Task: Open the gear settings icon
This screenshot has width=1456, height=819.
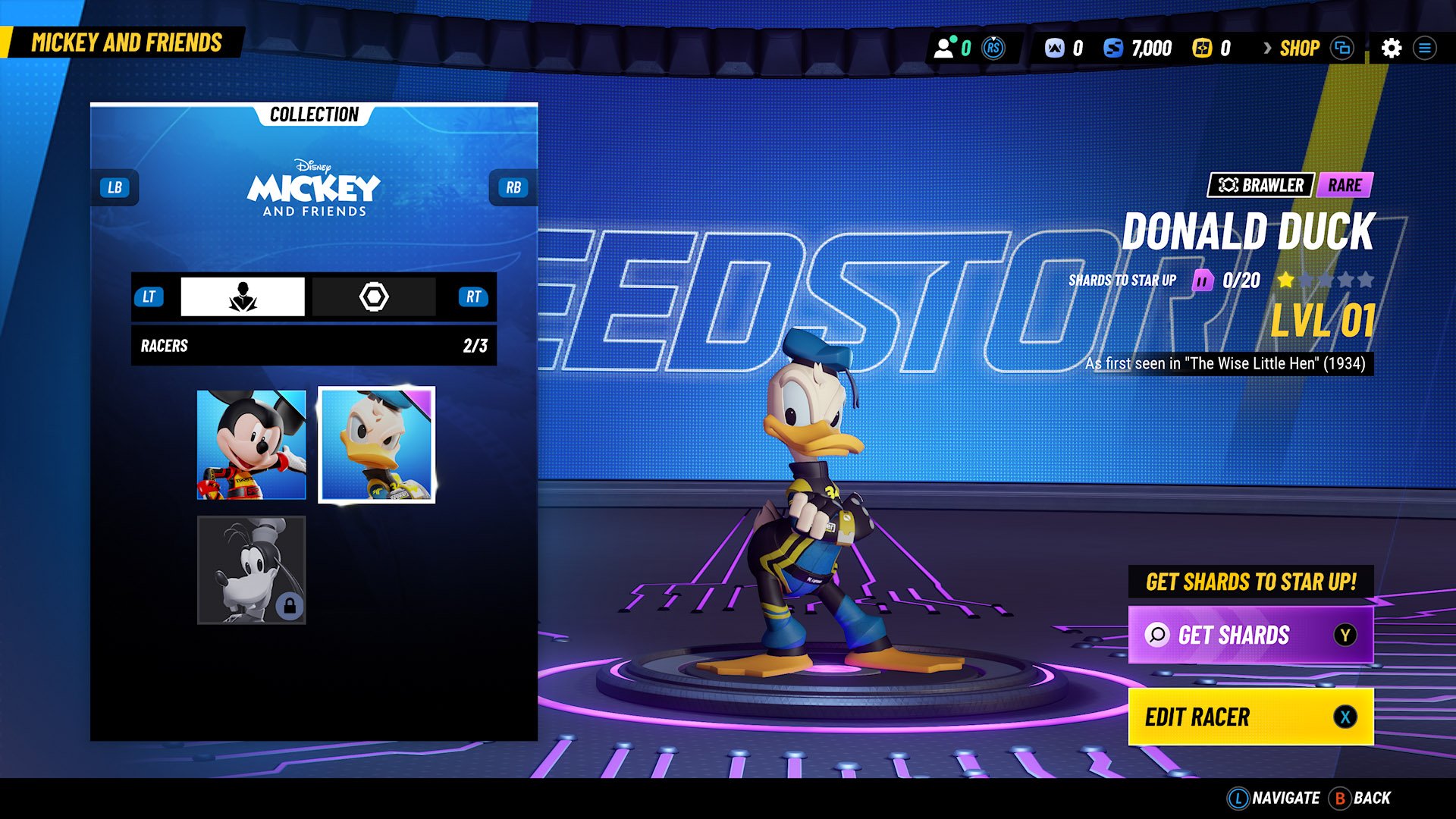Action: [1392, 49]
